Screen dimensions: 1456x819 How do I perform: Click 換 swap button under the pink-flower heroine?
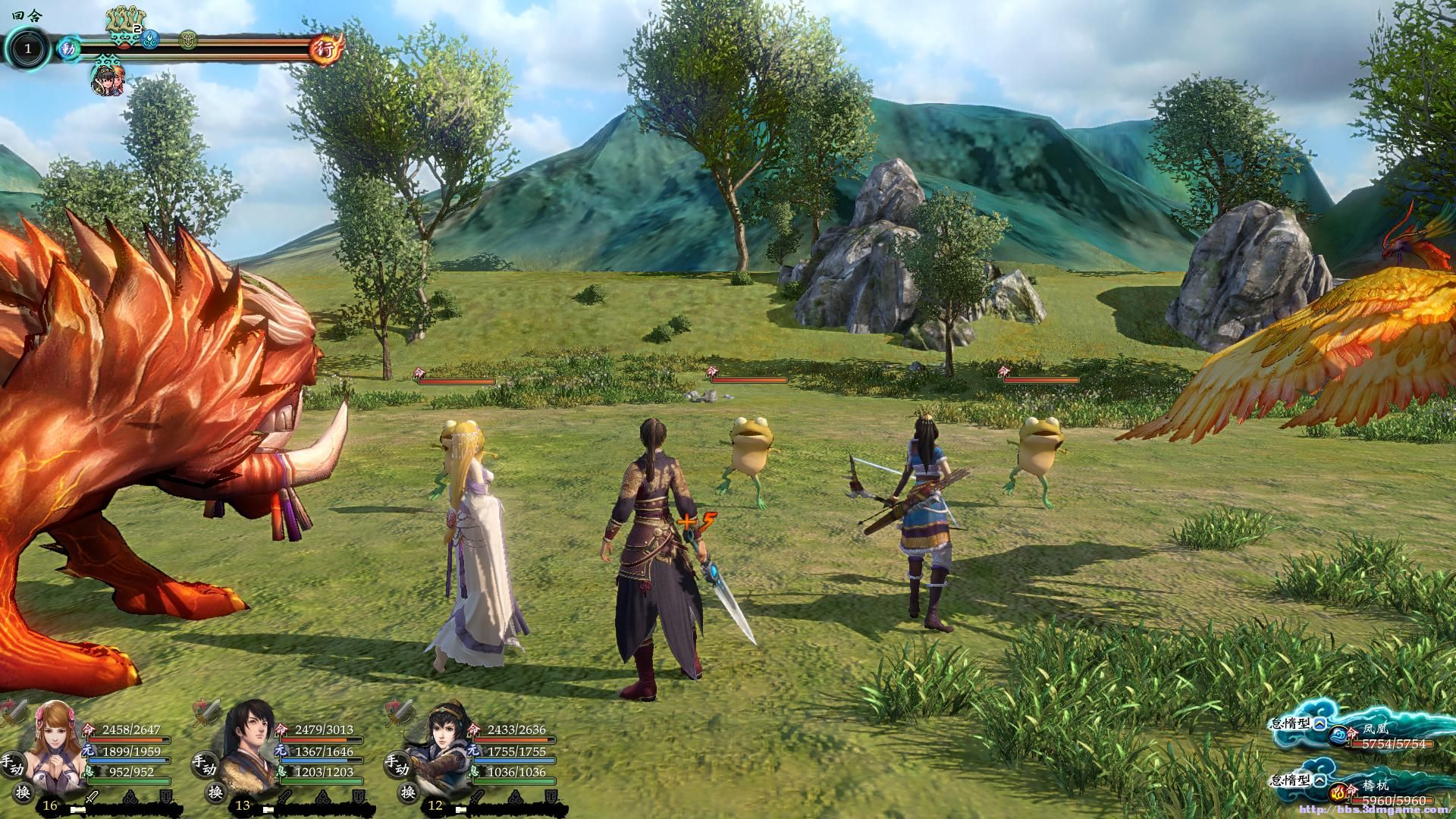tap(24, 793)
